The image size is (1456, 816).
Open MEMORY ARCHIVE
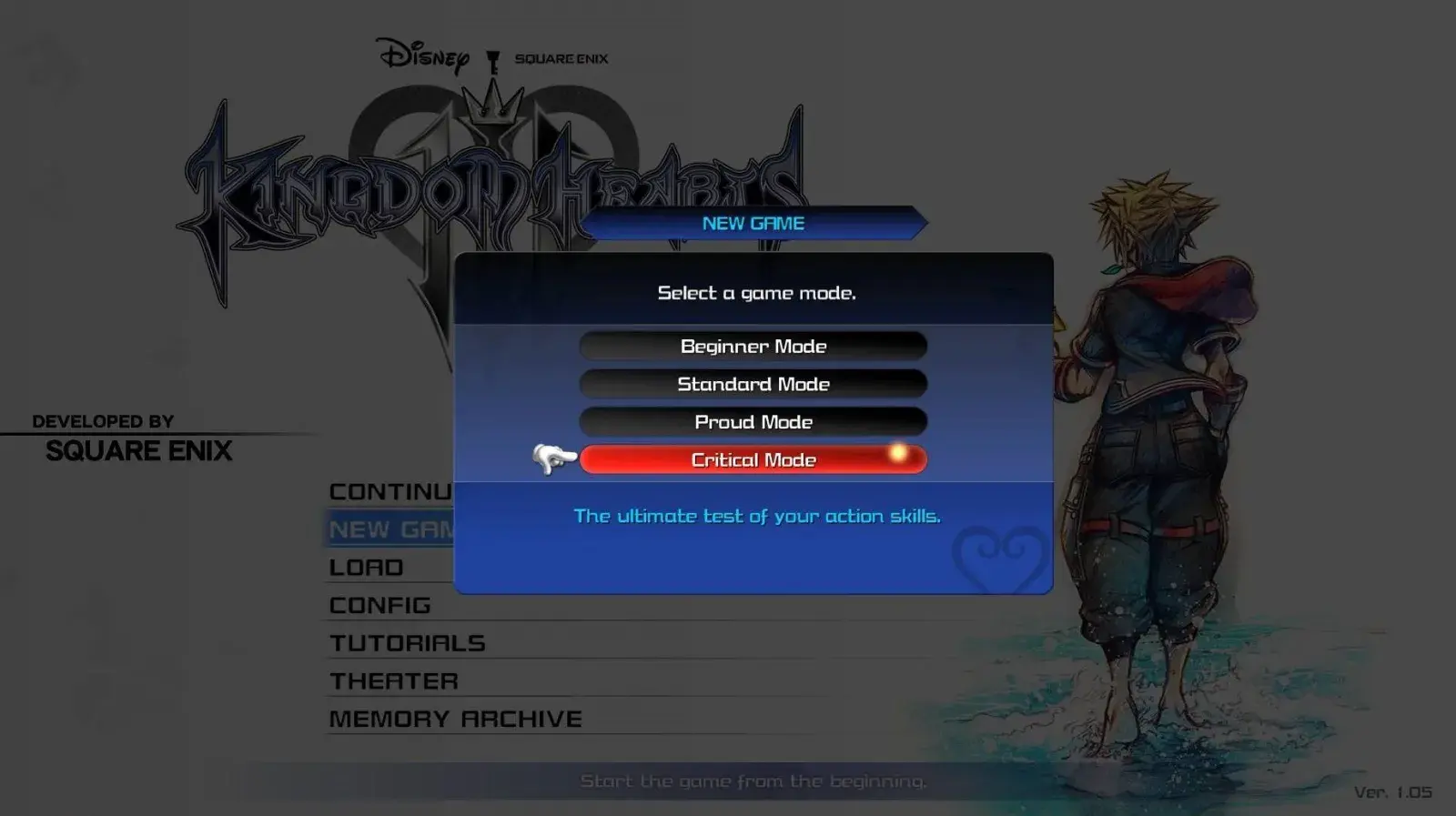(455, 718)
